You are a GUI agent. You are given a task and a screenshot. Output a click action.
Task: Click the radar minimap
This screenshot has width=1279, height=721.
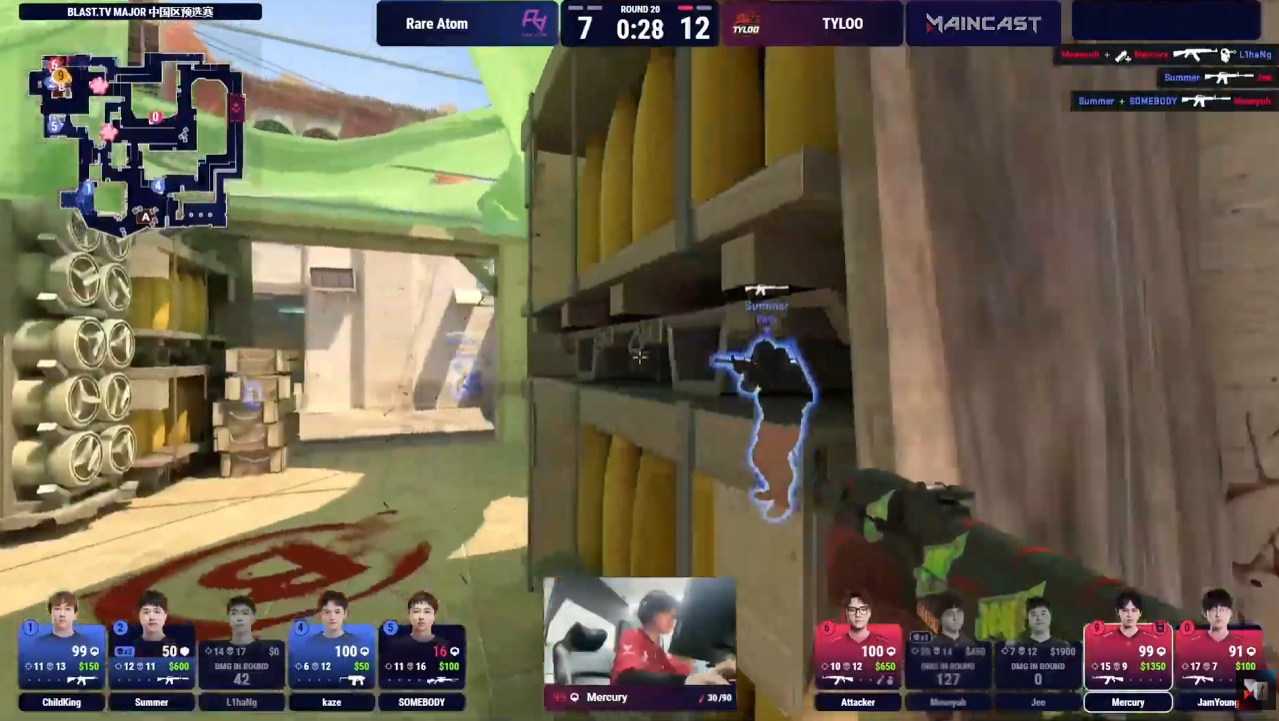pyautogui.click(x=142, y=140)
